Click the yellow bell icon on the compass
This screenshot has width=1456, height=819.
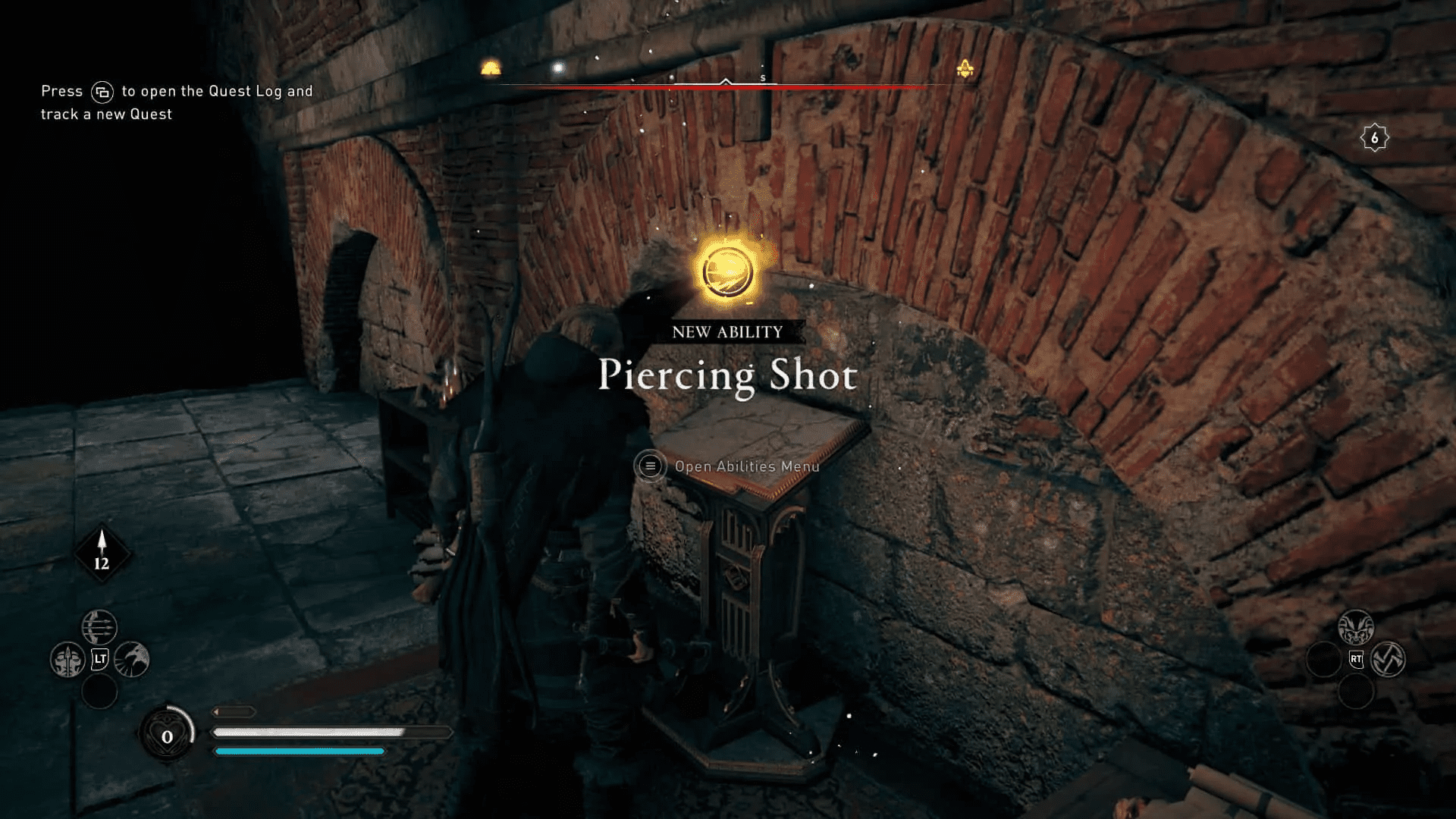pyautogui.click(x=490, y=67)
